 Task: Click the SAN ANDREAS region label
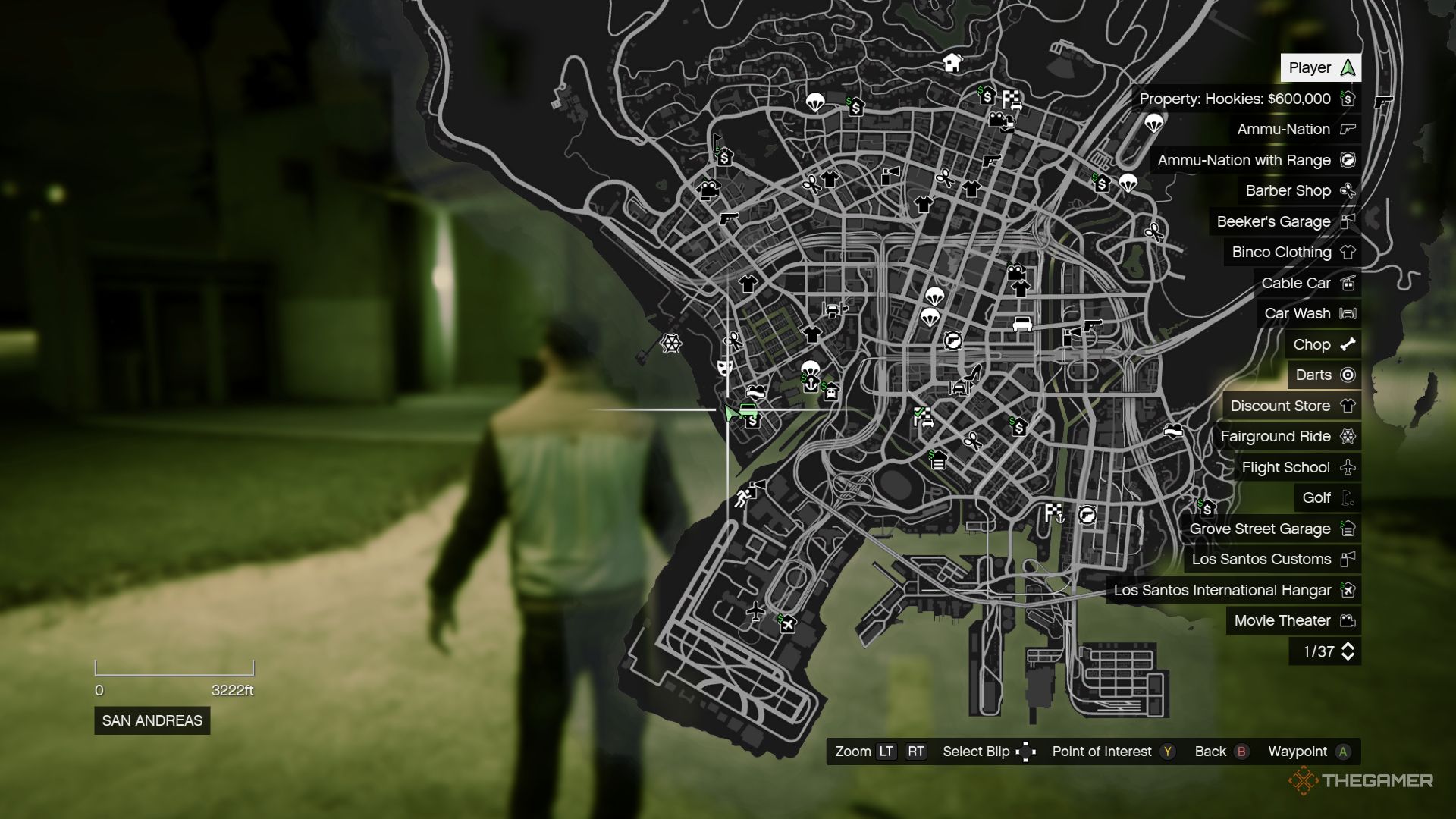(x=151, y=721)
